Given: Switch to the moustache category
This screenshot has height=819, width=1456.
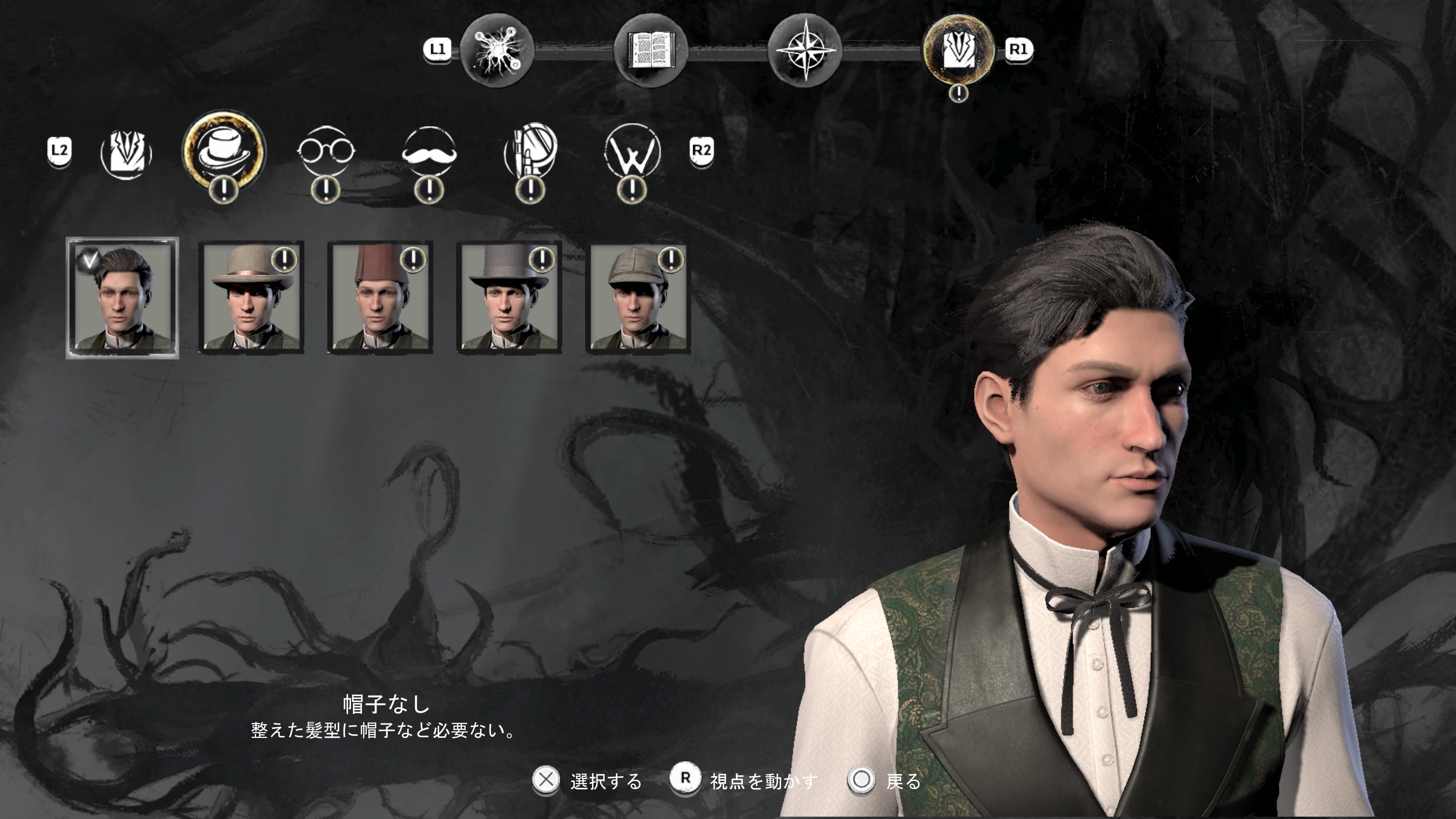Looking at the screenshot, I should [x=428, y=152].
